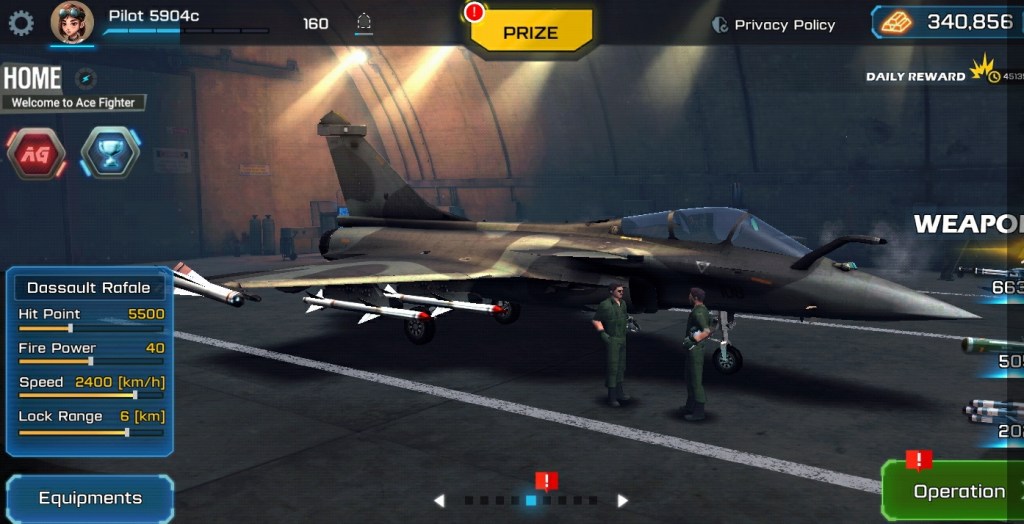Open the Privacy Policy link
Screen dimensions: 1024x524
click(x=774, y=25)
